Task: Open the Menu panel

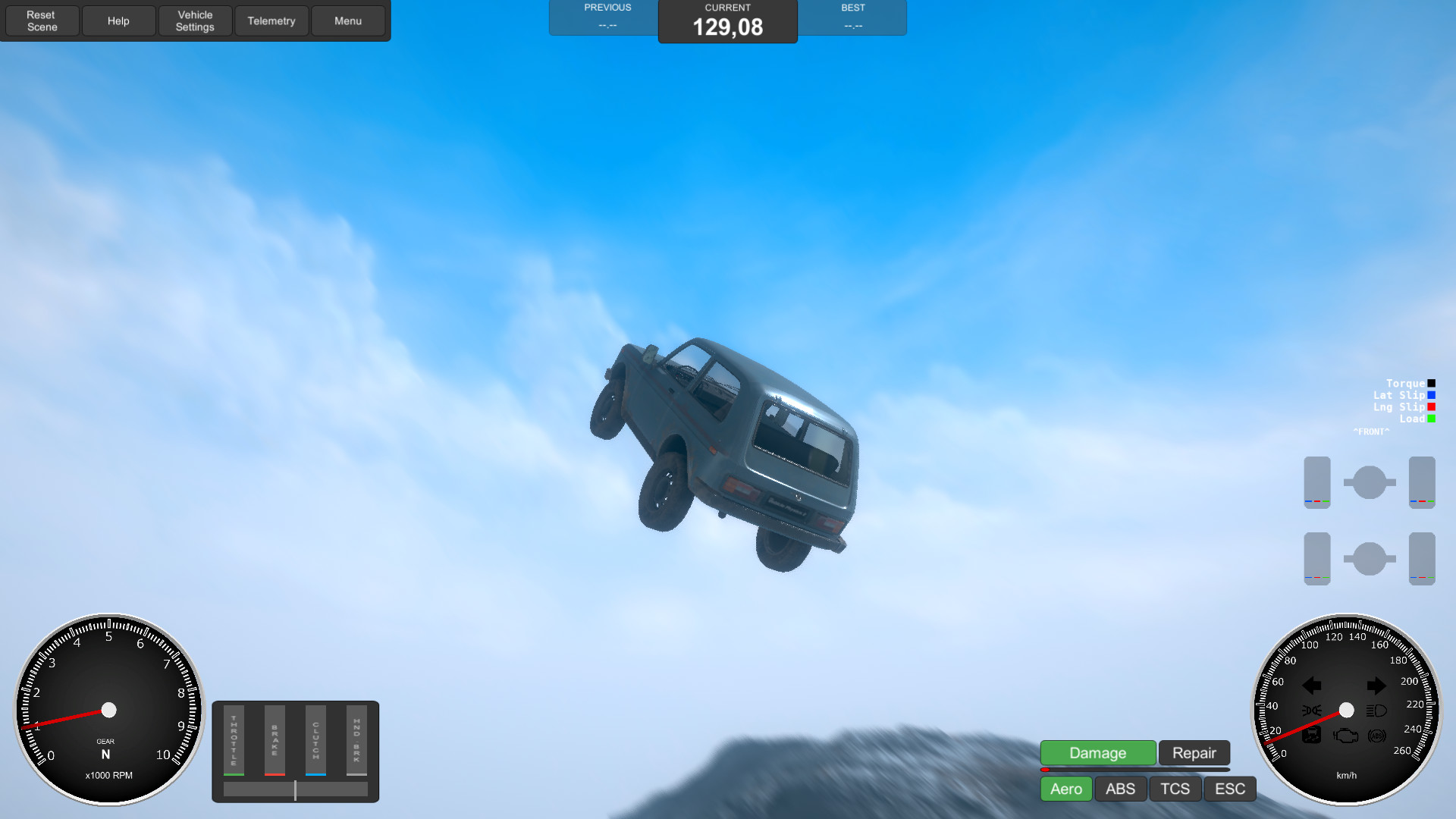Action: (x=348, y=20)
